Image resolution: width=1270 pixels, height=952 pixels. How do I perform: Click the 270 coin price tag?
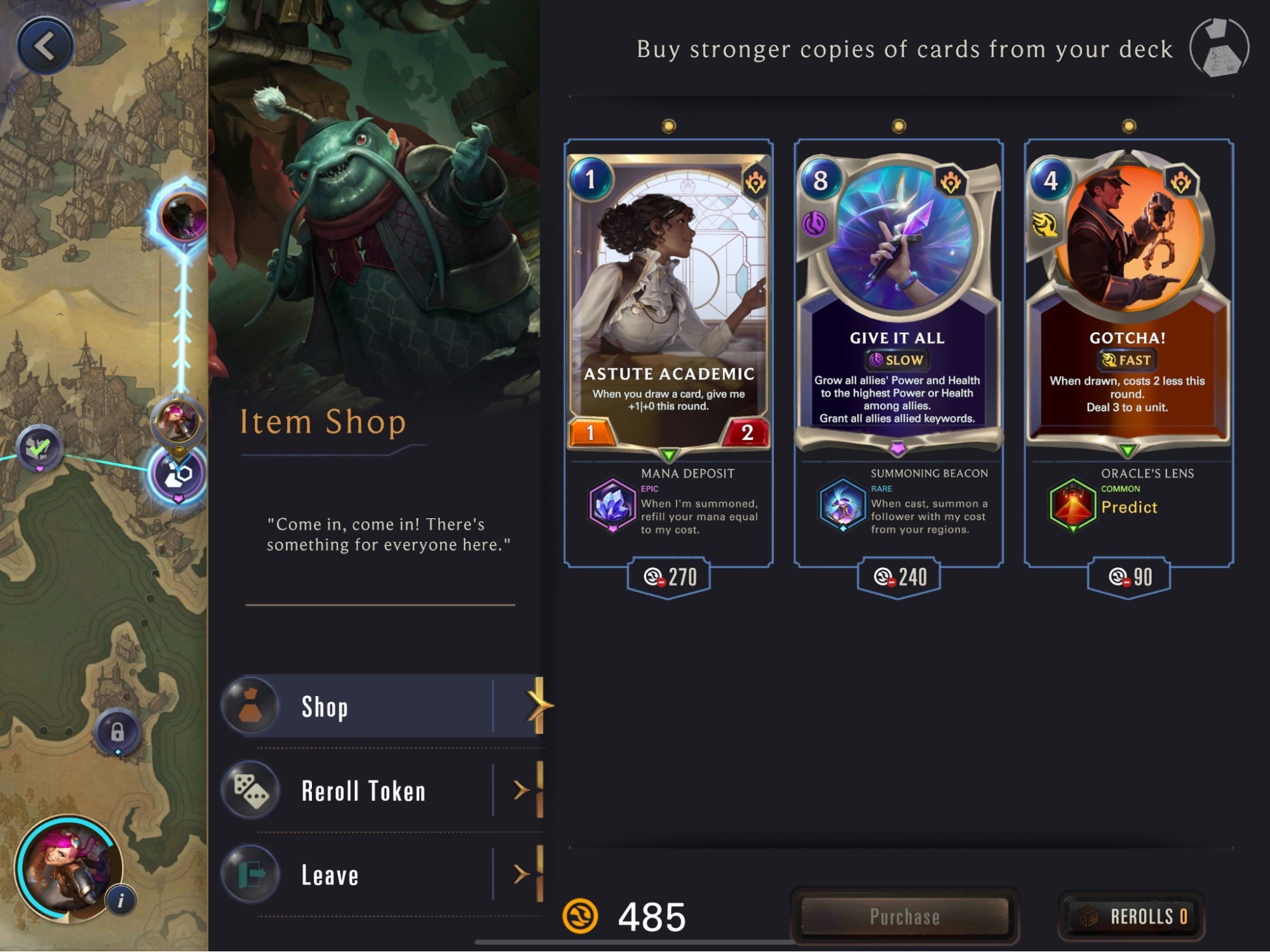pos(669,577)
